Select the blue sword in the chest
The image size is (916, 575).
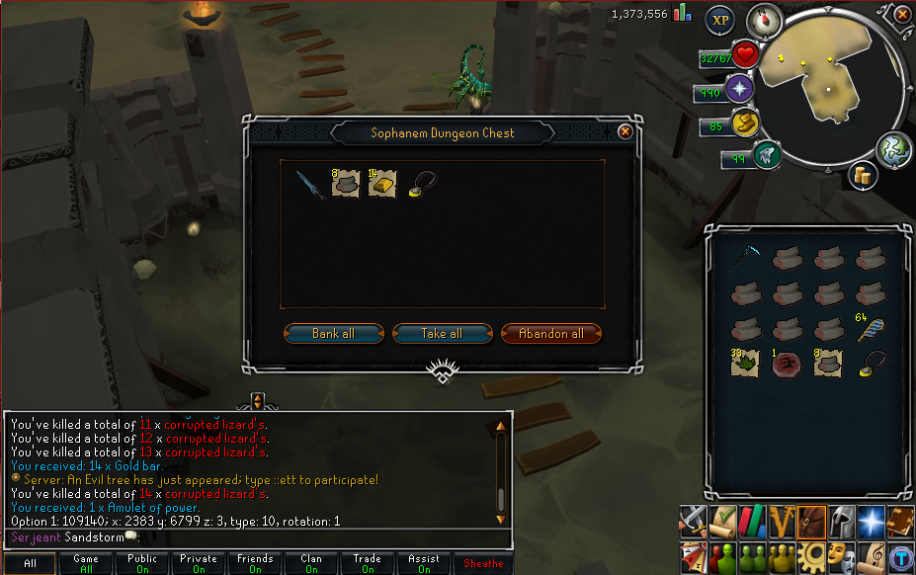[310, 185]
